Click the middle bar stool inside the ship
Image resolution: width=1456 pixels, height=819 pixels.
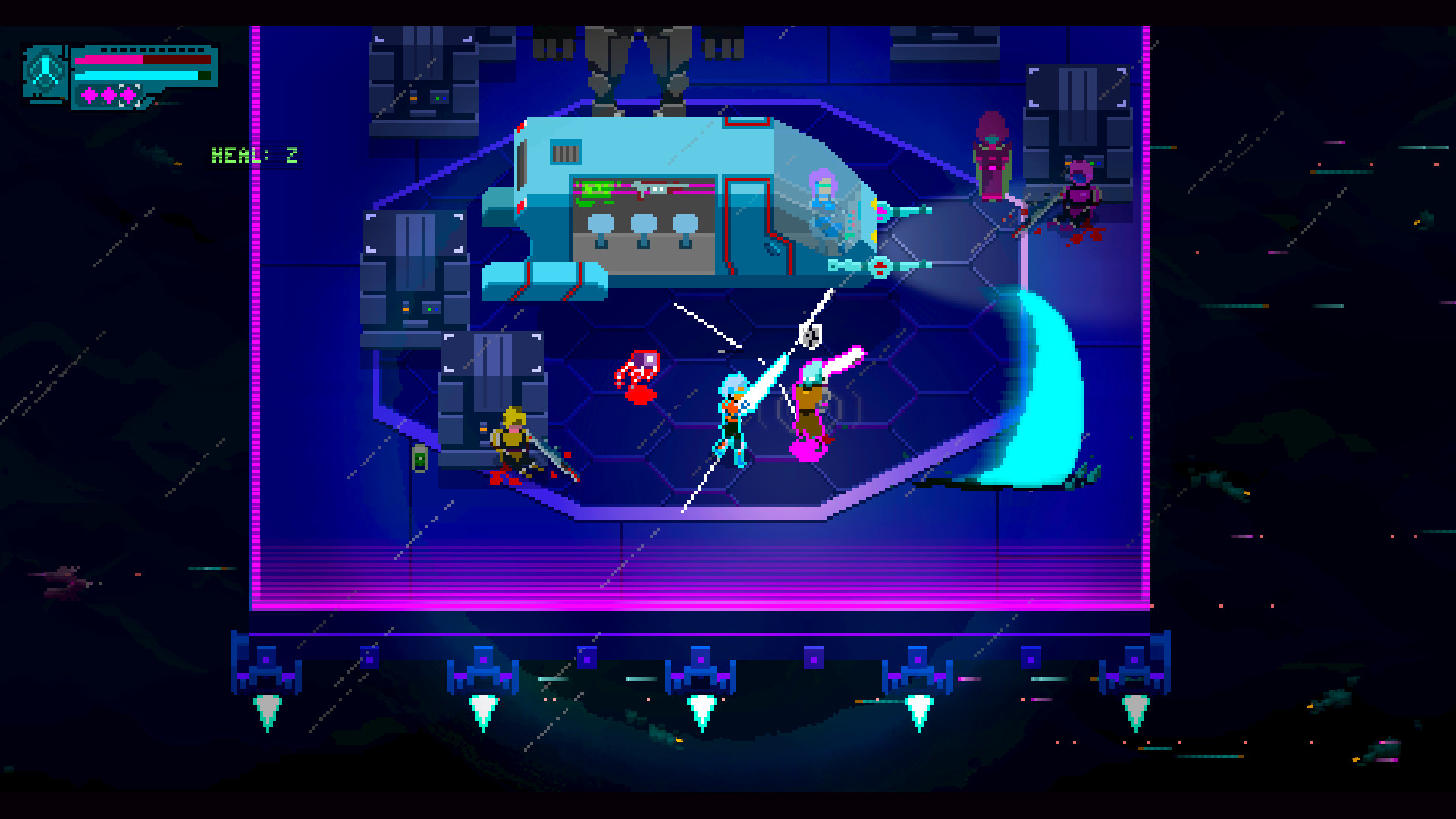tap(643, 222)
